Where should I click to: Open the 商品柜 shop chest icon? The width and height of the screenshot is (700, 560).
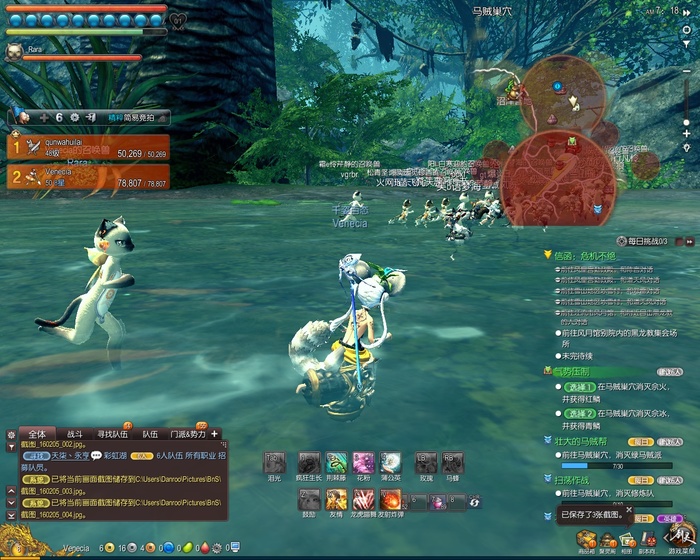point(586,540)
